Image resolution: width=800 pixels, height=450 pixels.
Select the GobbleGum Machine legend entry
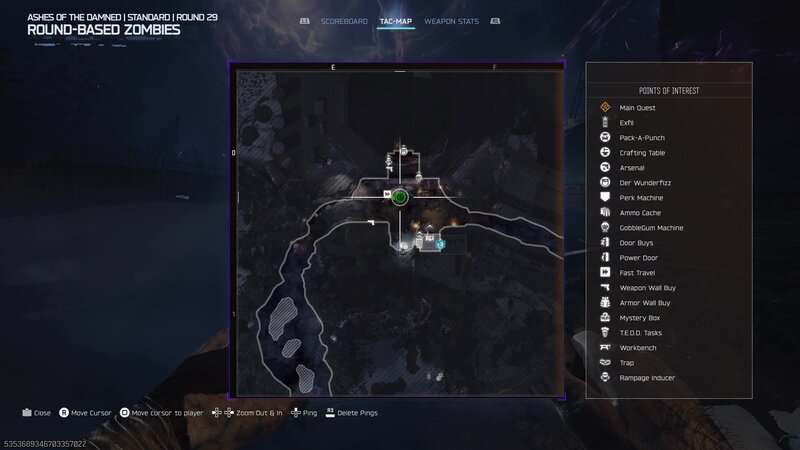coord(651,227)
